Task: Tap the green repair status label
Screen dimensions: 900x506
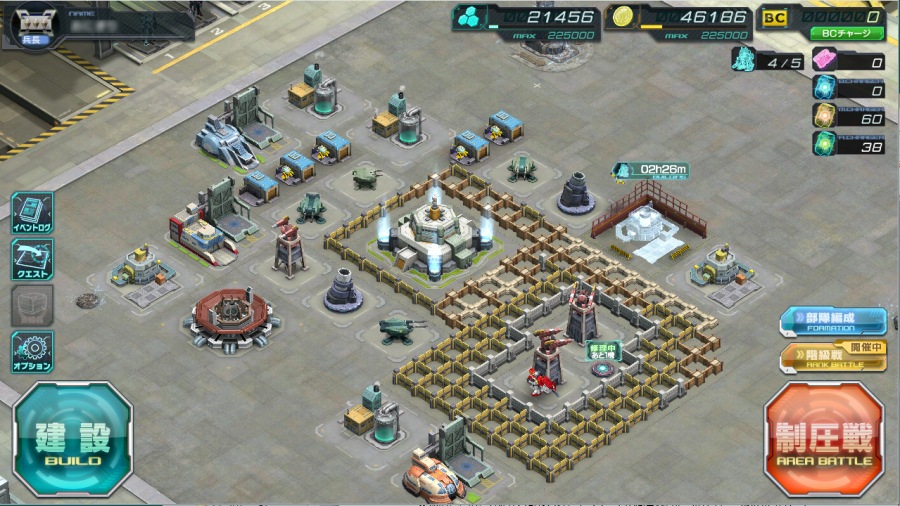Action: tap(605, 351)
